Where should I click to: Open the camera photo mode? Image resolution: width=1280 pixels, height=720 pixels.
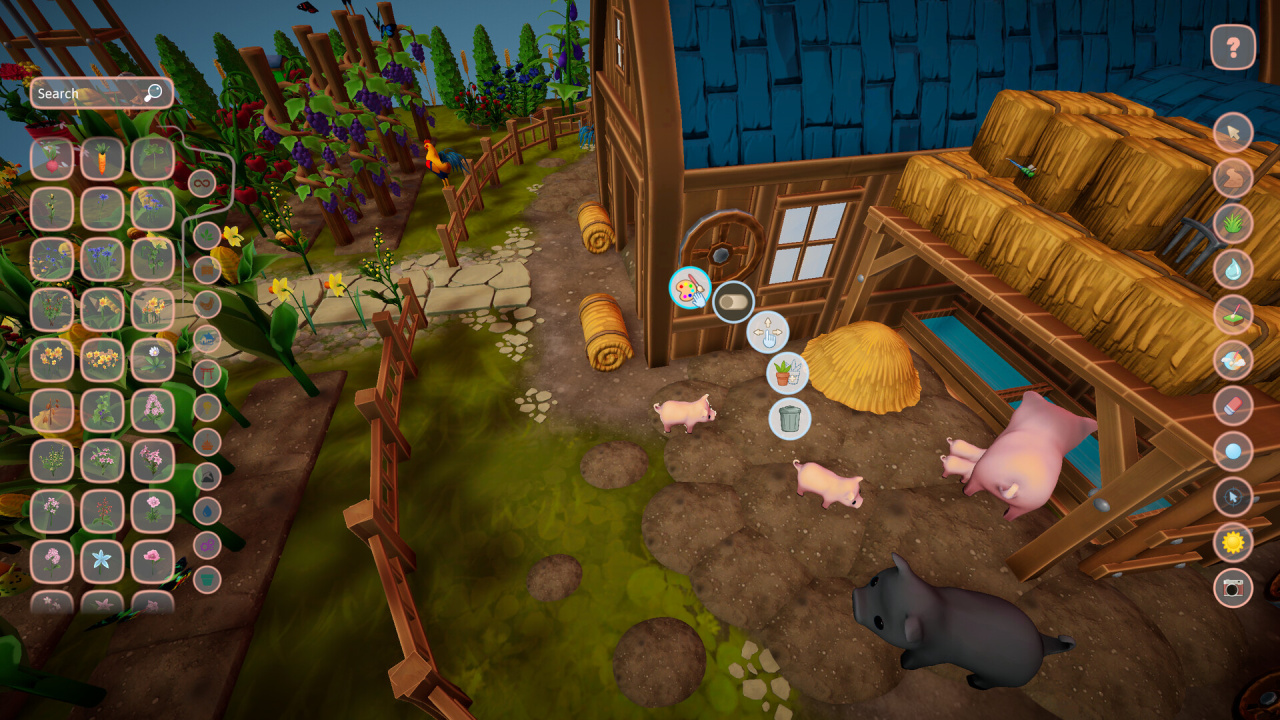(x=1233, y=588)
